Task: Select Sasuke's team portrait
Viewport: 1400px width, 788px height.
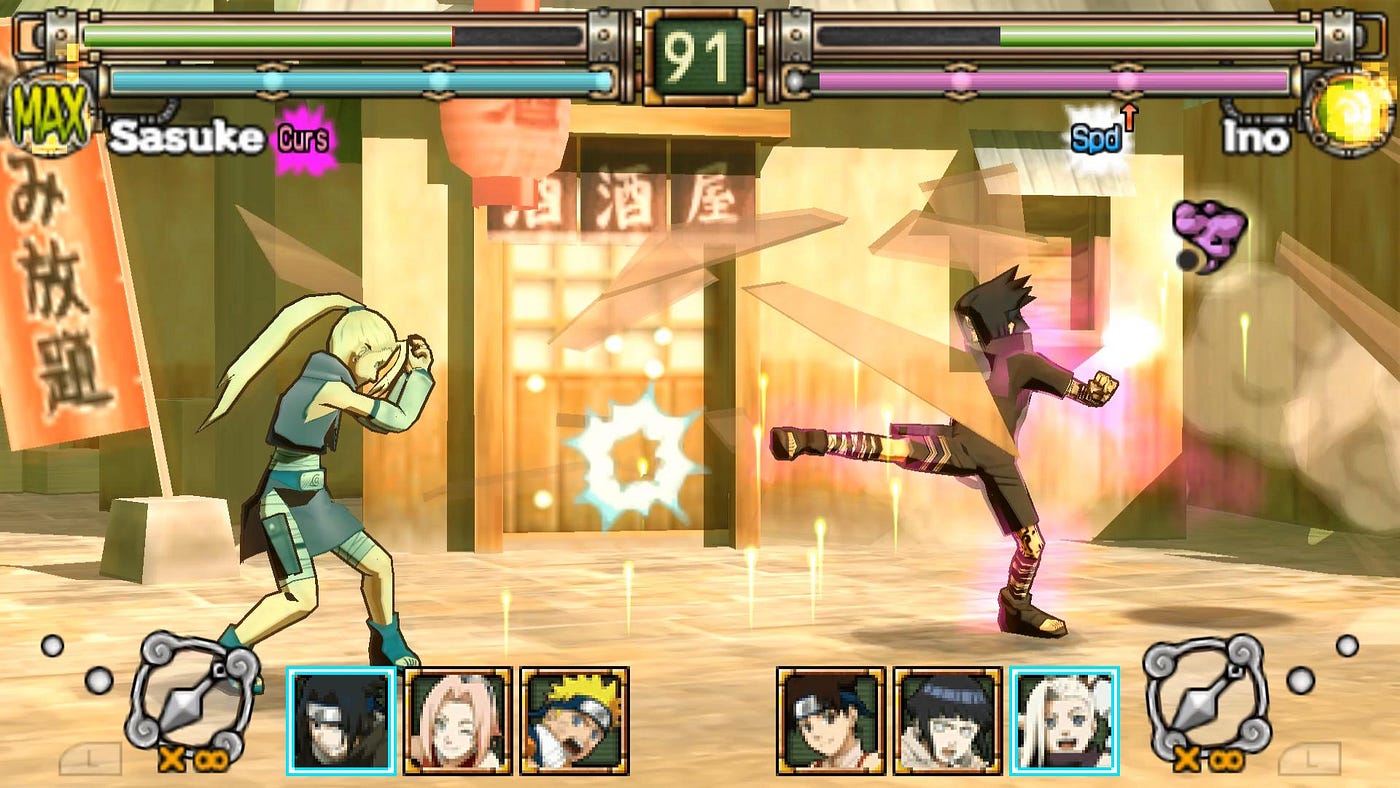Action: point(341,720)
